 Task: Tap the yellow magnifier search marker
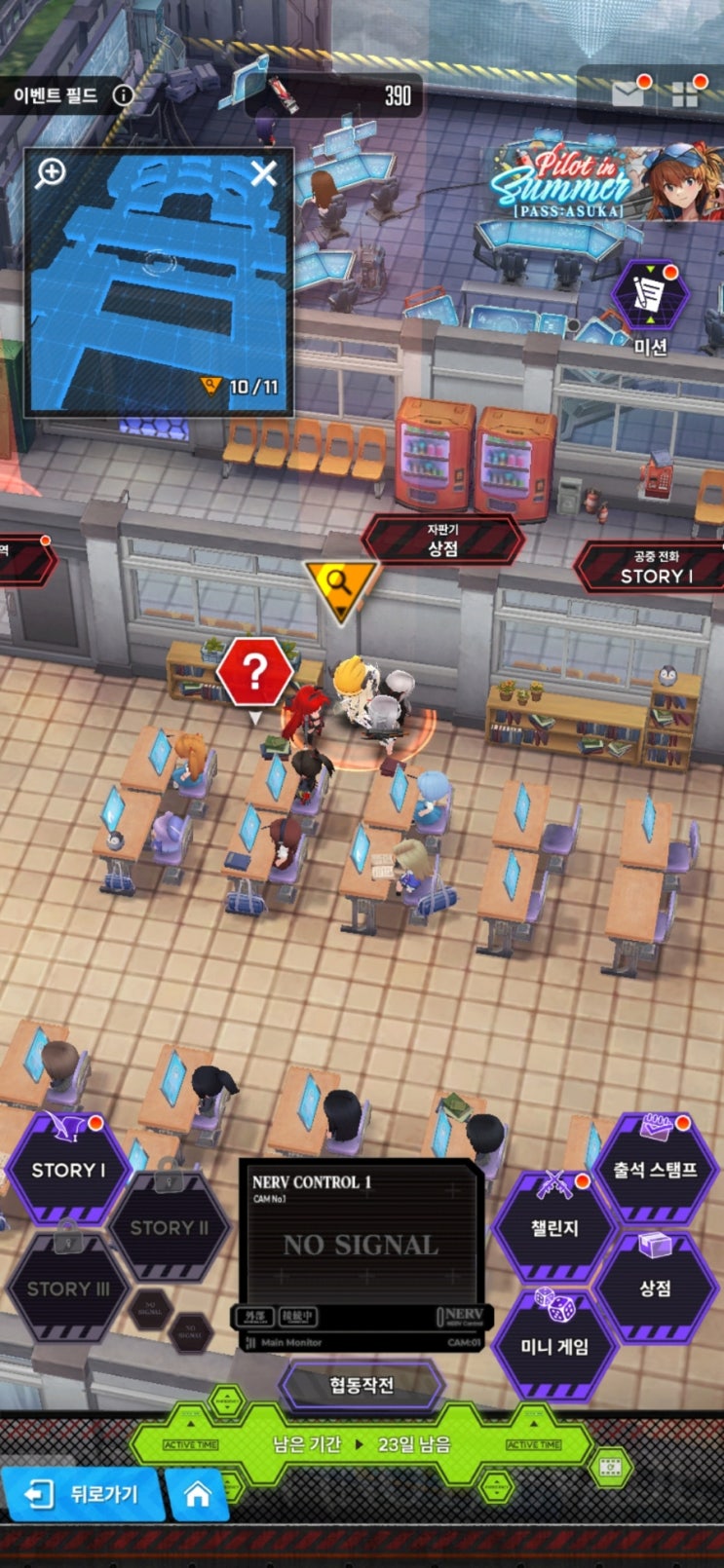pos(339,585)
